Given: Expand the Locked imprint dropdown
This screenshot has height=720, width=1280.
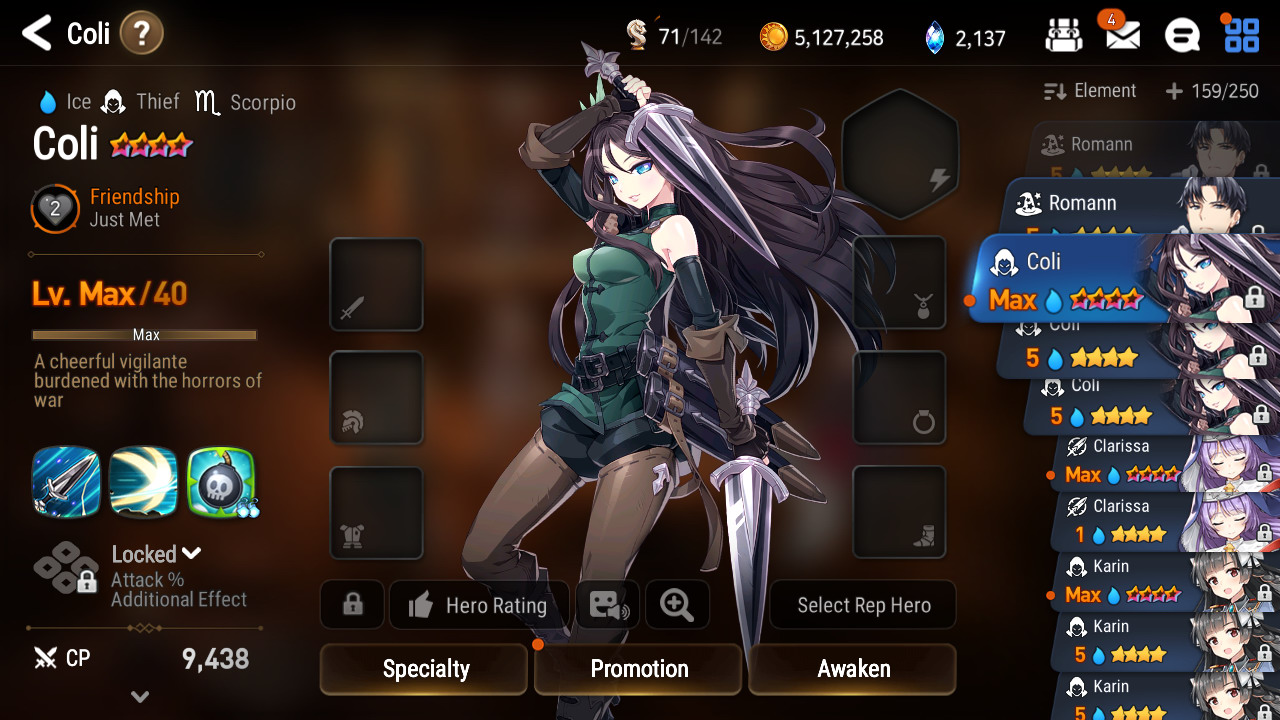Looking at the screenshot, I should [157, 554].
